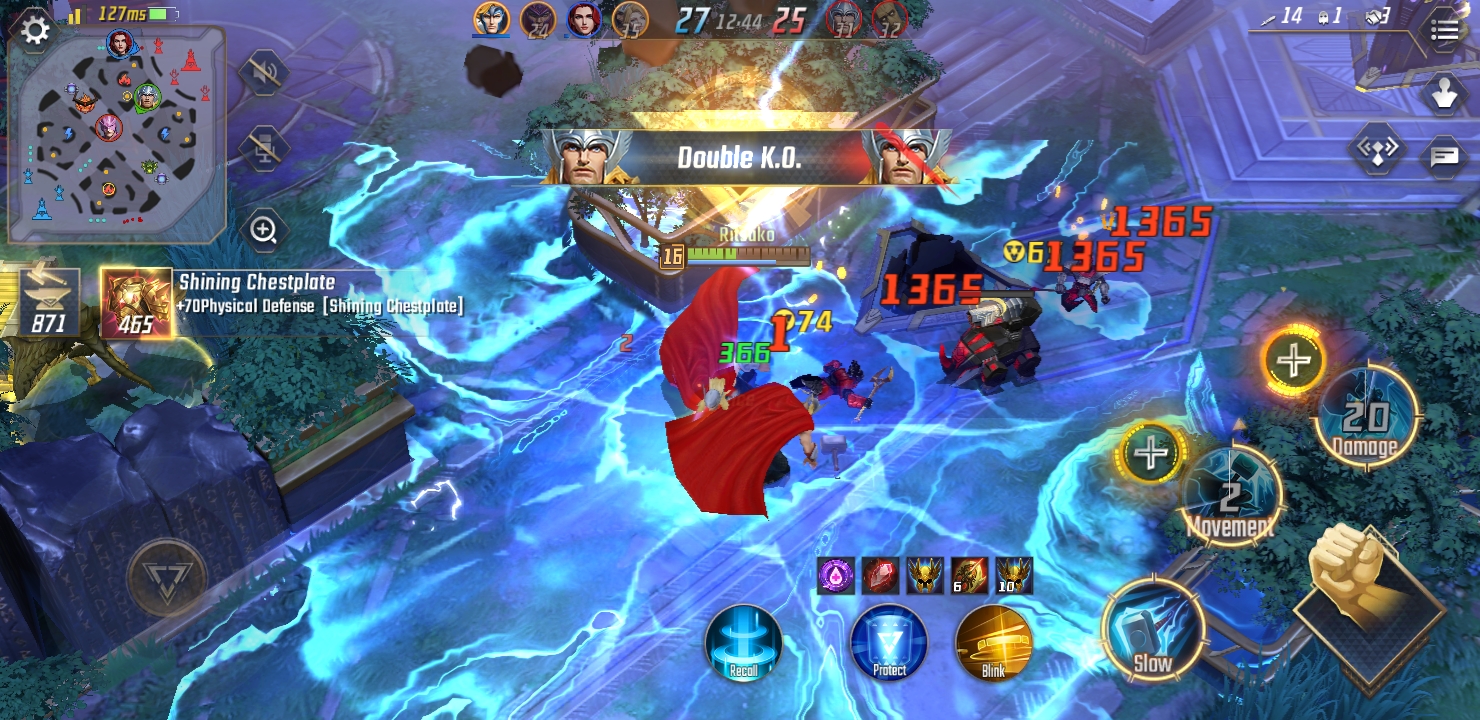
Task: Click the hero silhouette button
Action: point(1444,94)
